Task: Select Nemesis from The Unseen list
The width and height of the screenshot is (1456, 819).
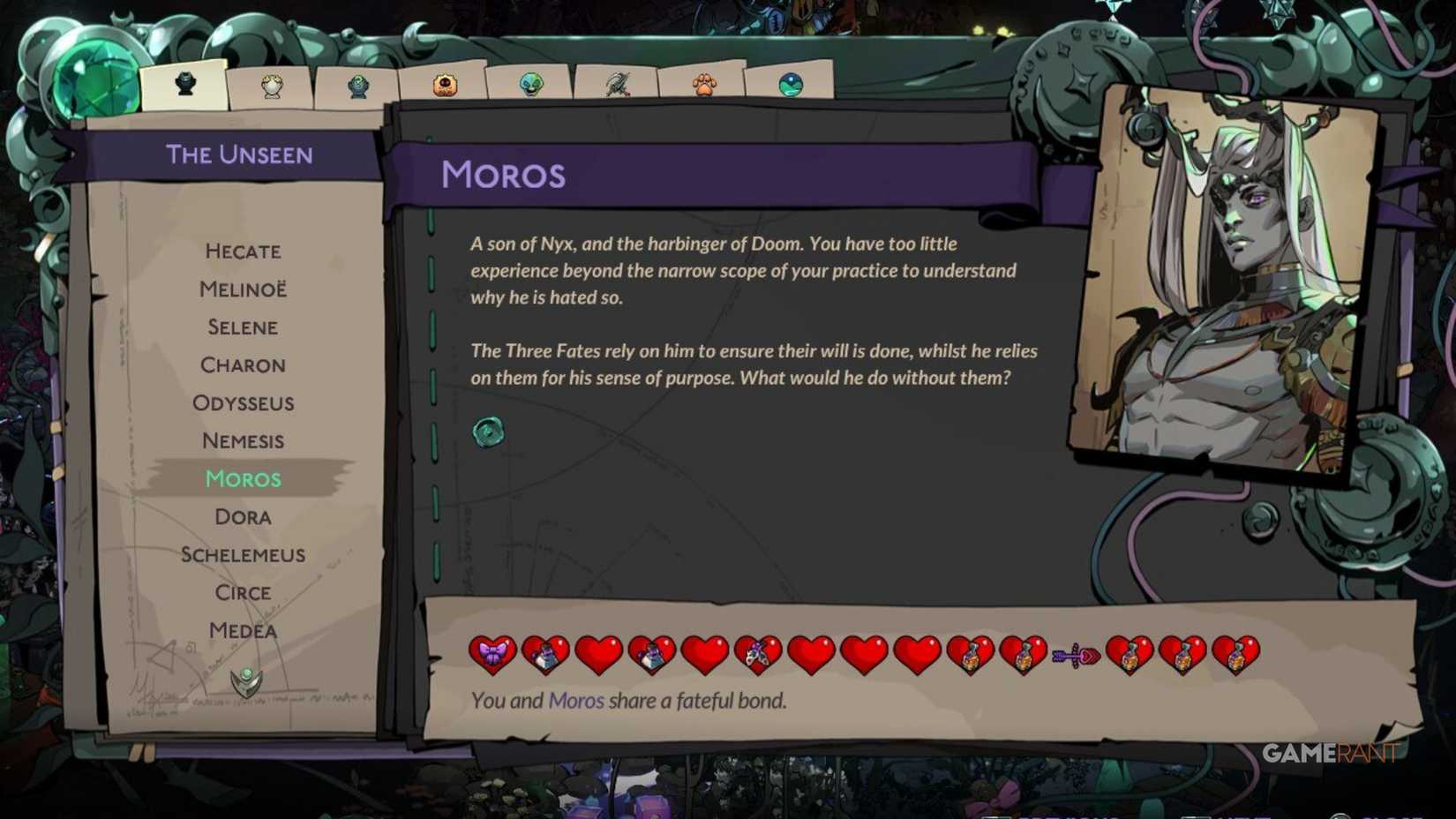Action: coord(243,440)
